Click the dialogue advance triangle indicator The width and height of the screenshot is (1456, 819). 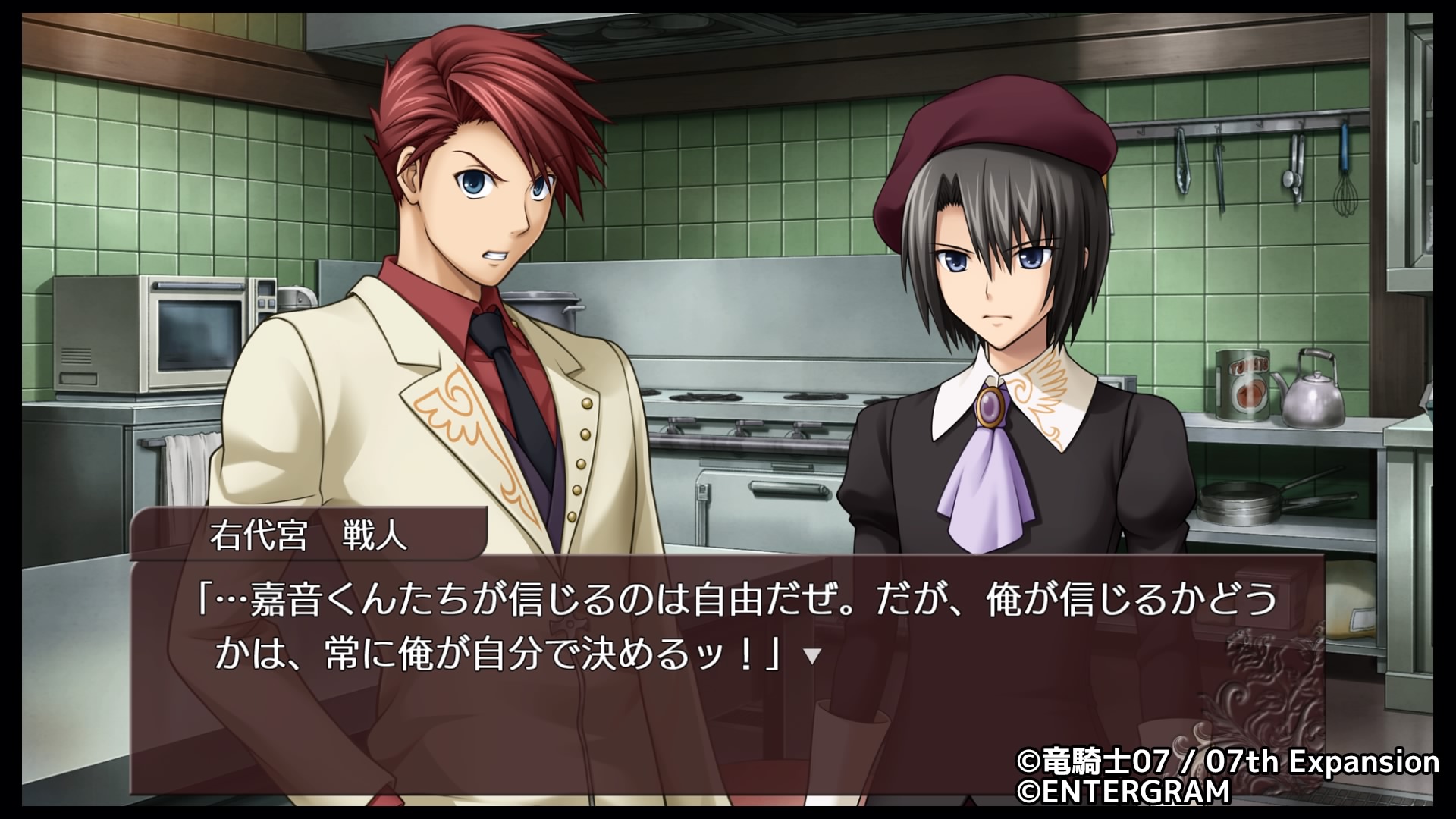[x=812, y=656]
